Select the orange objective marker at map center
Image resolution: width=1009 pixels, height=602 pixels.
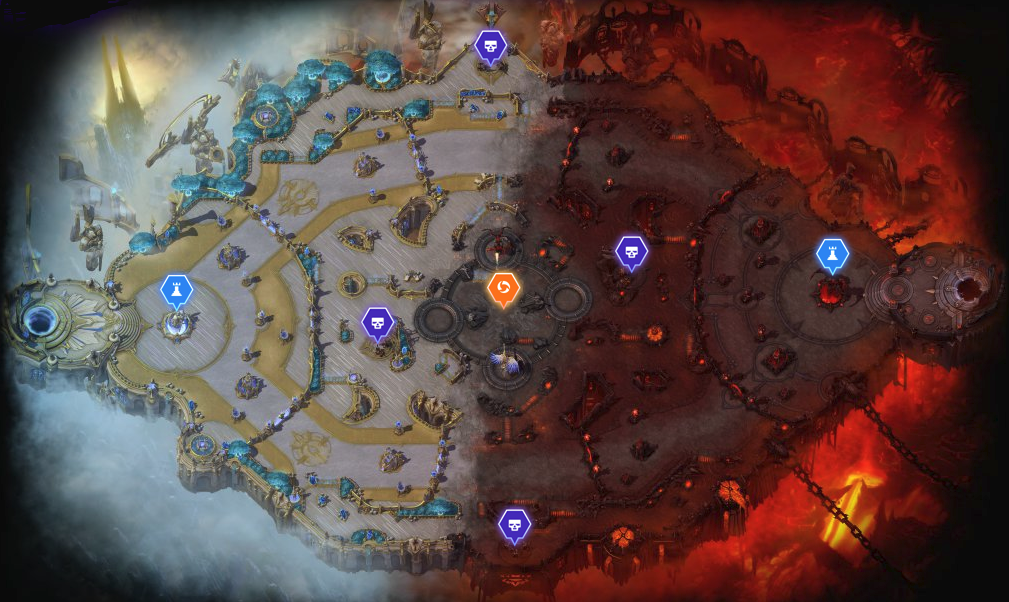coord(503,289)
